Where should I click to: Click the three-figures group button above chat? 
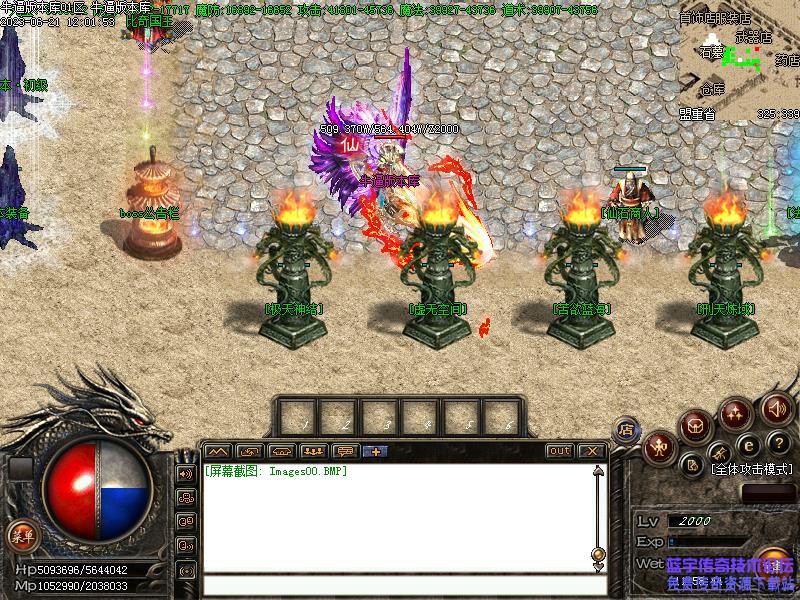point(314,451)
